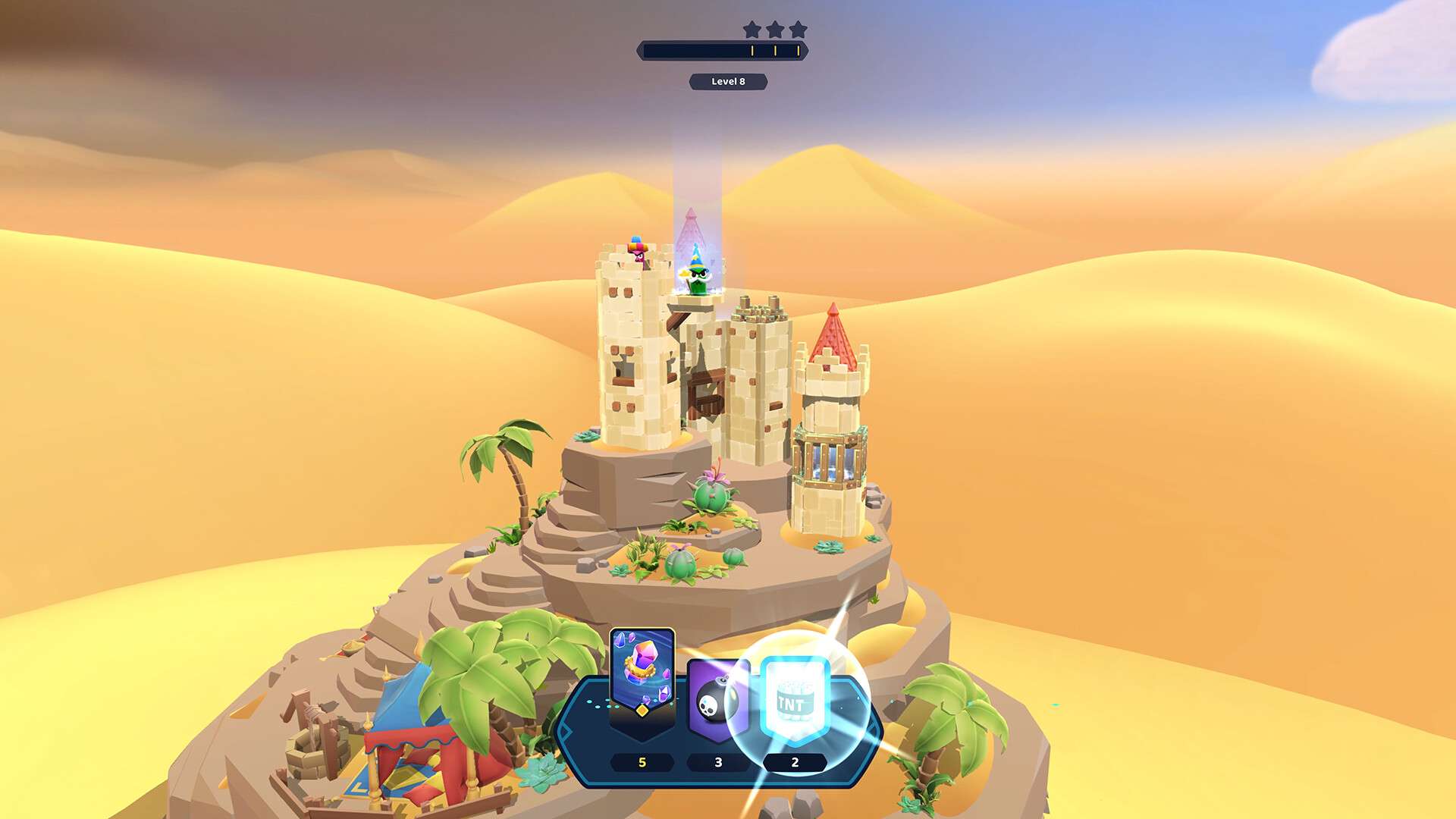This screenshot has width=1456, height=819.
Task: Select the crystal gem card
Action: (642, 672)
